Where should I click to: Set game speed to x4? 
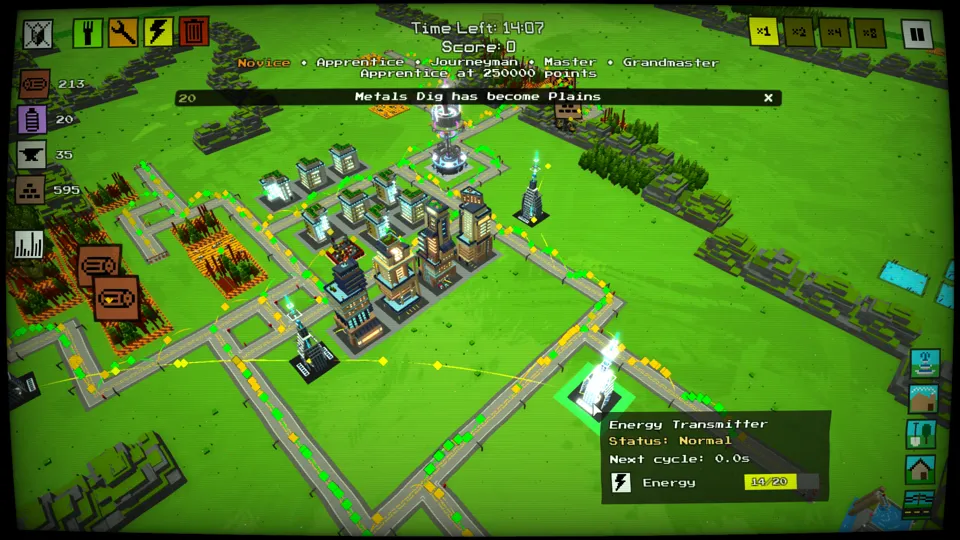pos(833,32)
